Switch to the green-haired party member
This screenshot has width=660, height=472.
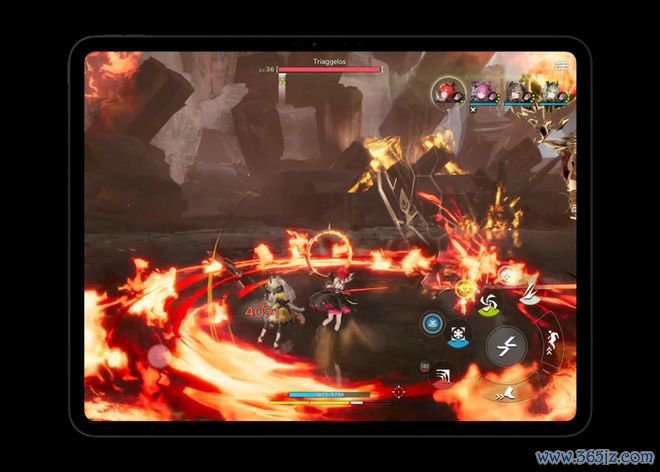(550, 92)
